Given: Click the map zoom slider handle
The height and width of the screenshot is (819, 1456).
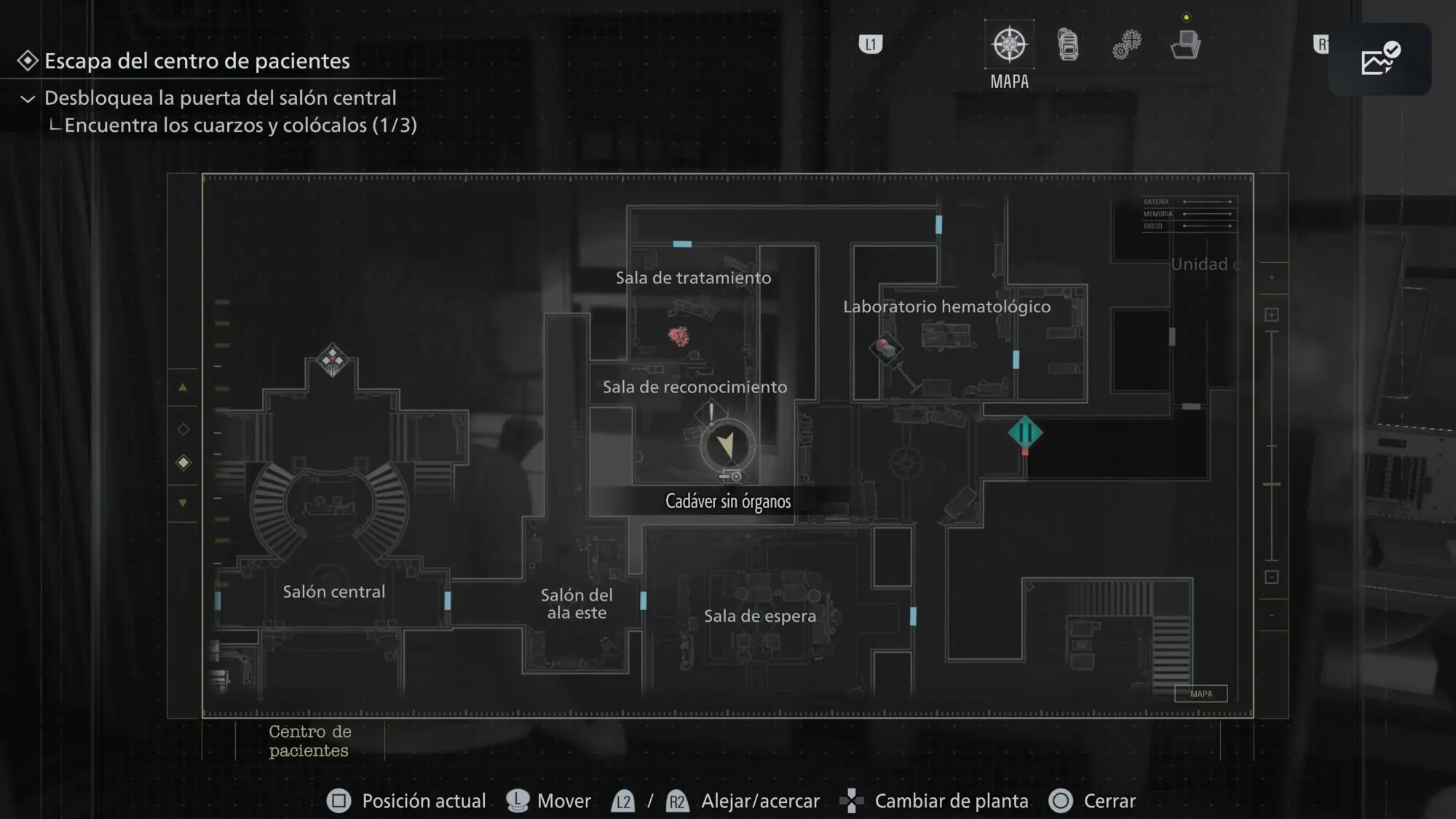Looking at the screenshot, I should (1272, 484).
